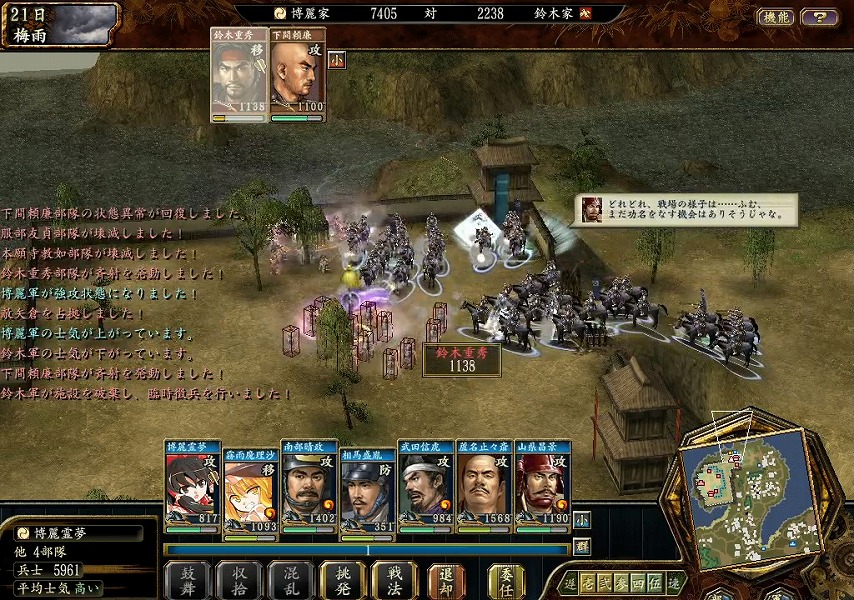
Task: Open the 戦法 tactics command
Action: click(394, 579)
